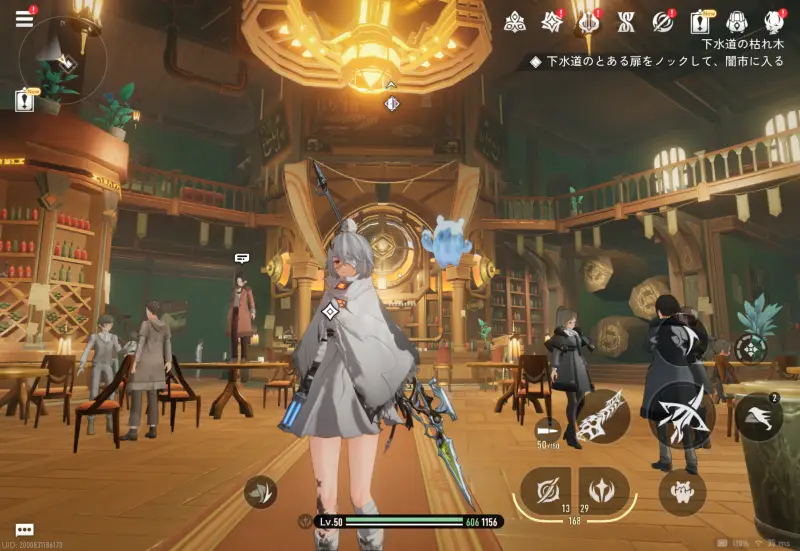Open the hamburger main menu
The width and height of the screenshot is (800, 551).
click(x=24, y=19)
